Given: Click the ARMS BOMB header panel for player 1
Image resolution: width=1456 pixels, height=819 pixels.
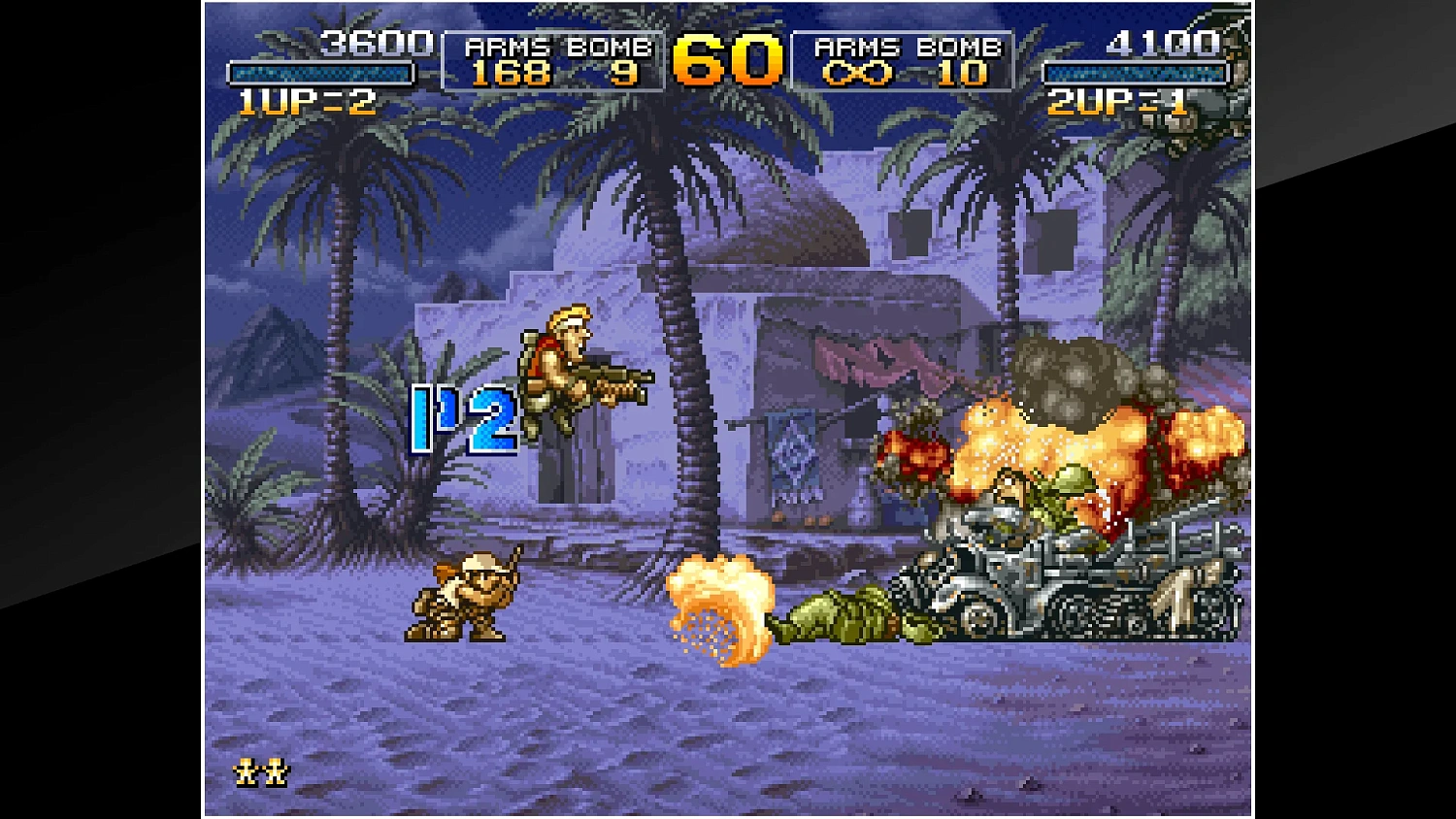Looking at the screenshot, I should (x=553, y=46).
